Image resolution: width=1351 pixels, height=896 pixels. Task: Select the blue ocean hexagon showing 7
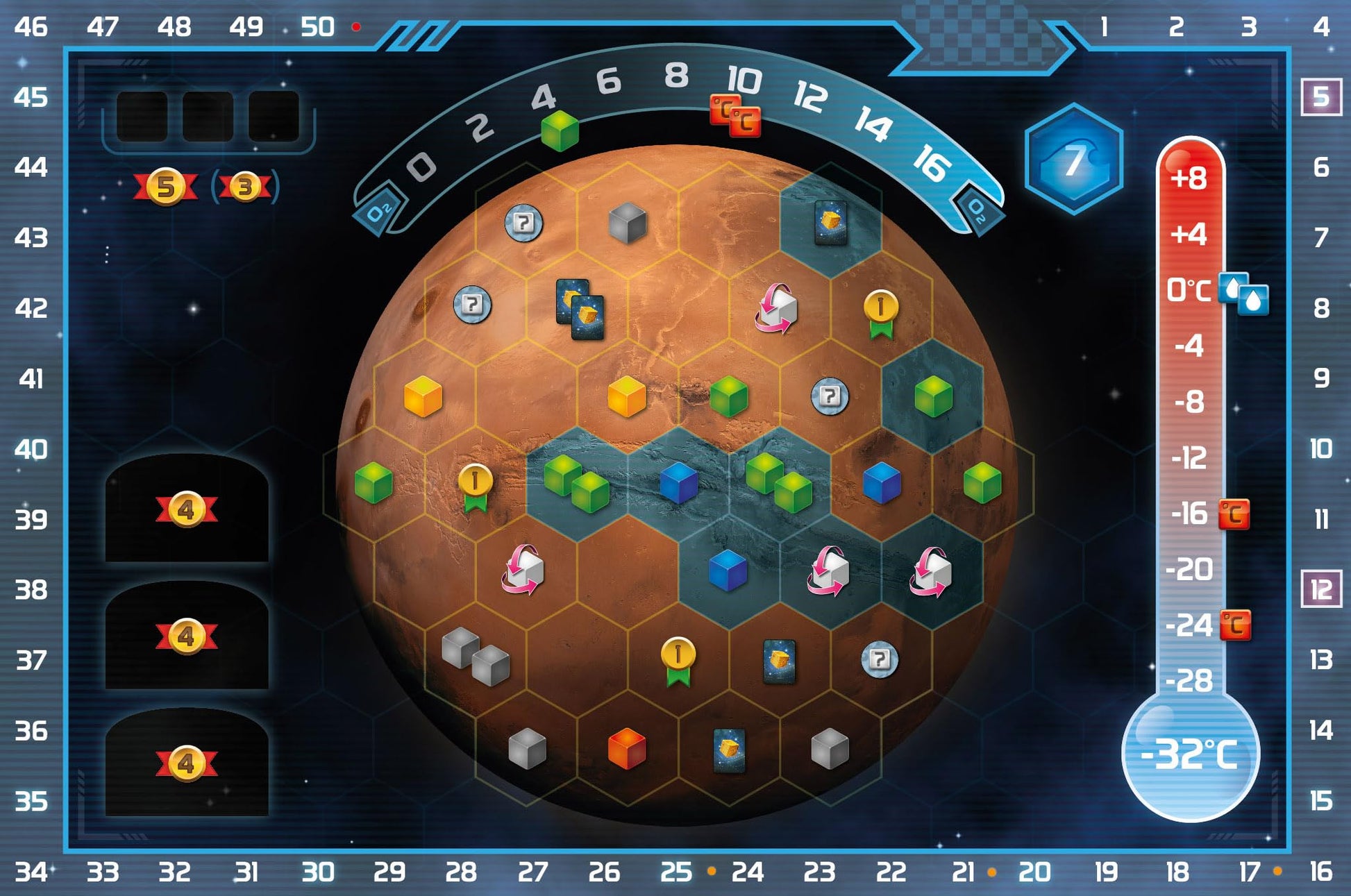(x=1073, y=158)
